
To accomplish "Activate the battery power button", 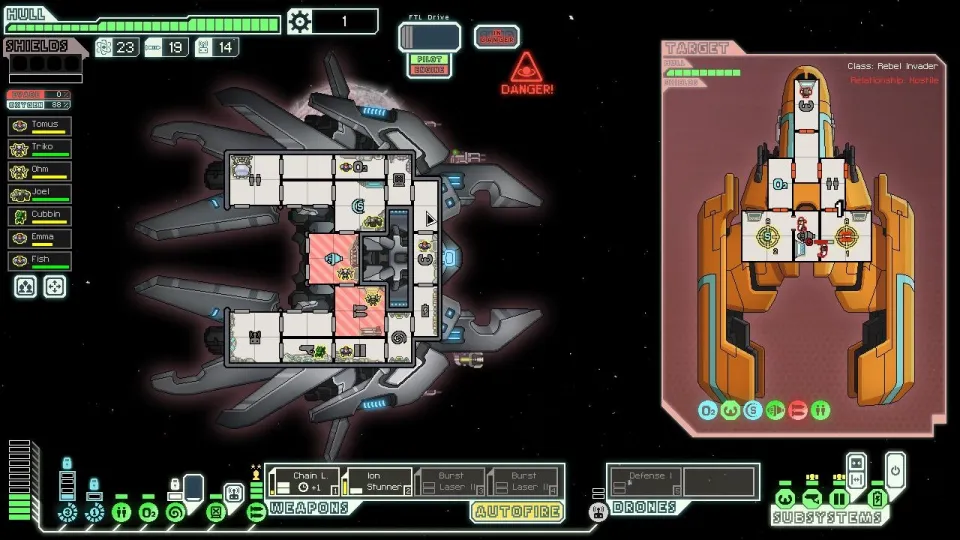I will tap(895, 468).
